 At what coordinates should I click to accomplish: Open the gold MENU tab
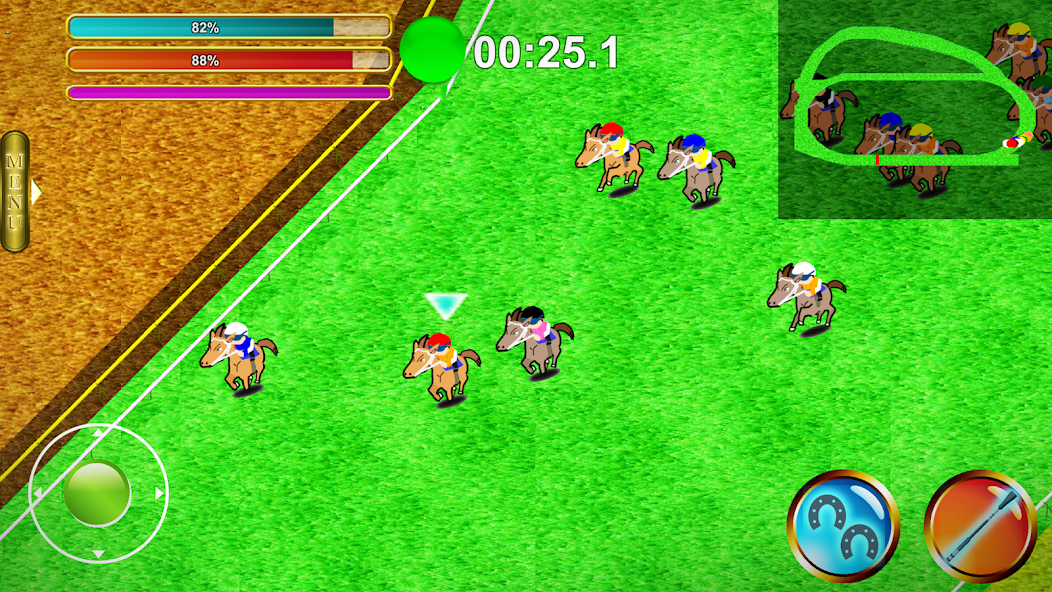[15, 191]
